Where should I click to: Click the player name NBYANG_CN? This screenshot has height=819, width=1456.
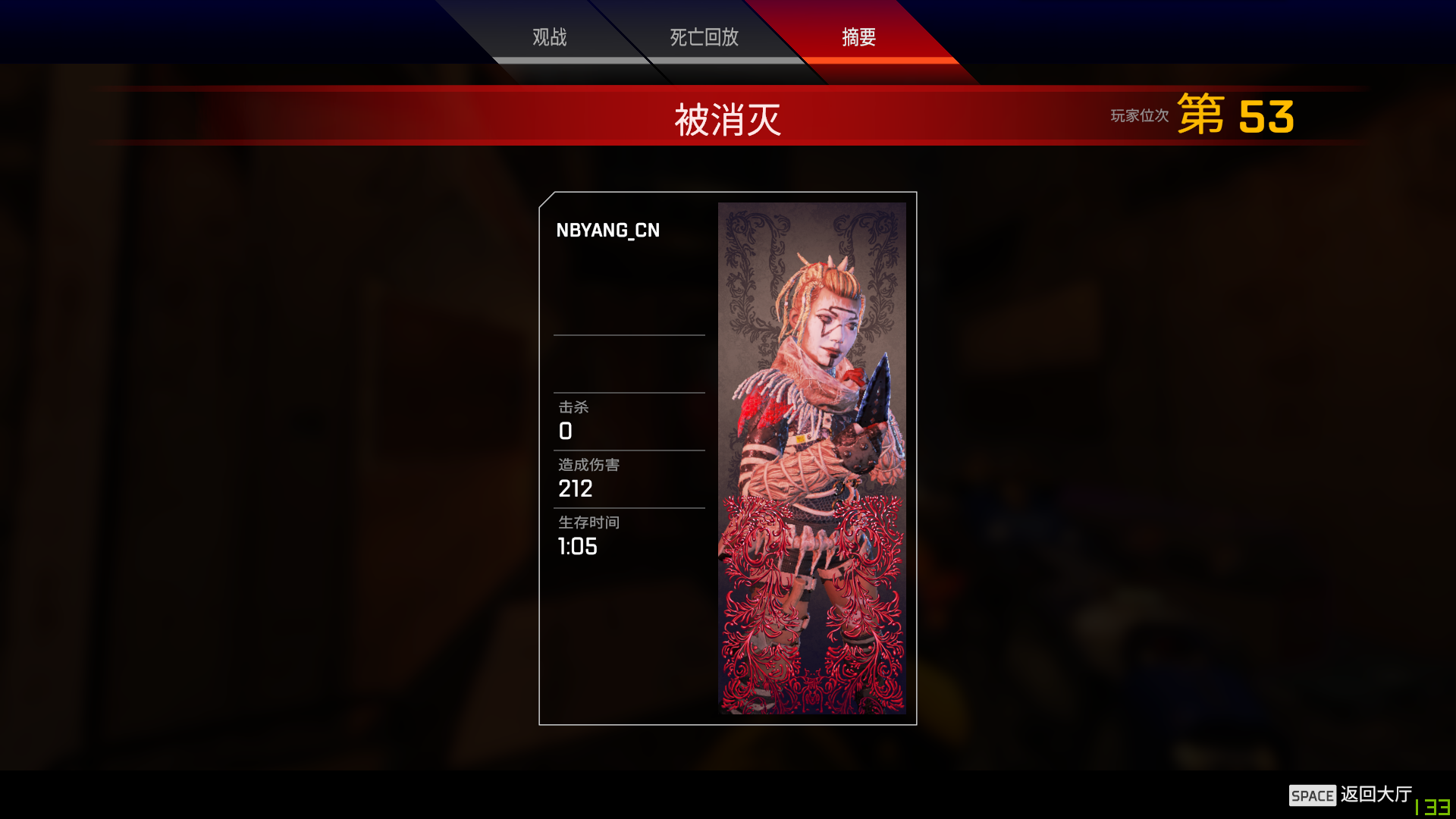click(x=608, y=231)
